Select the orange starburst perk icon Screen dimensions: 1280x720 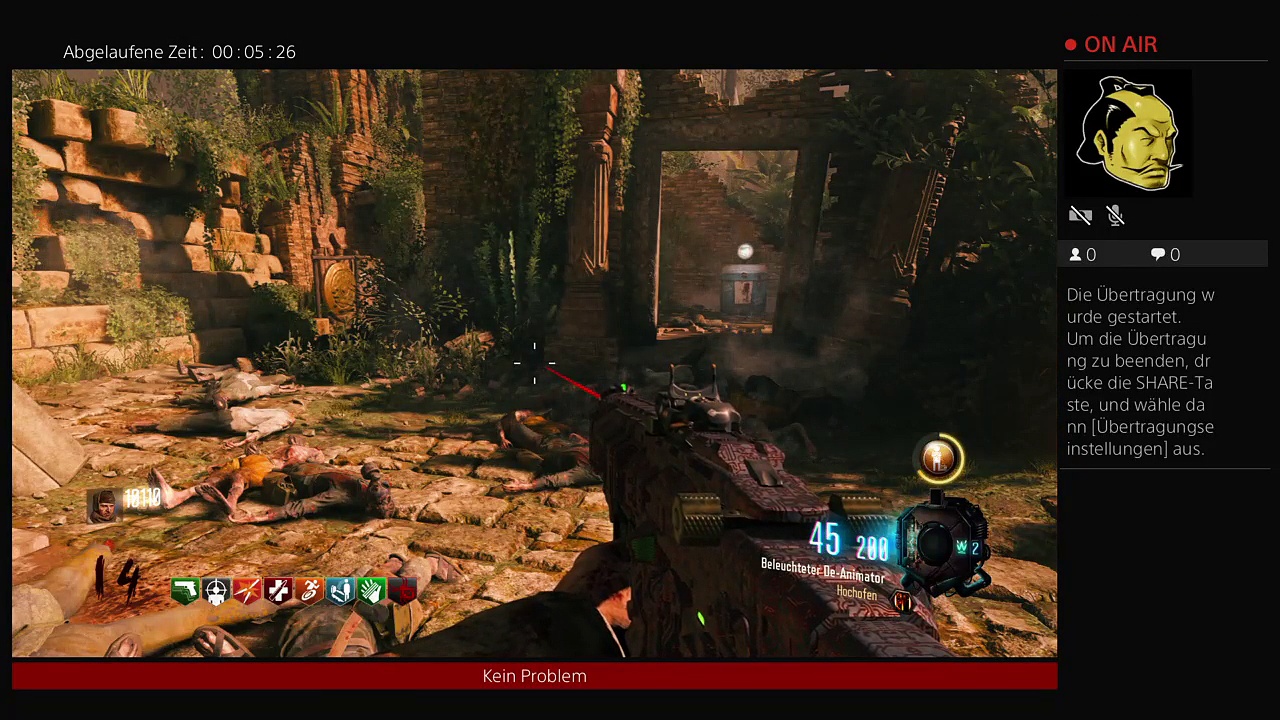[247, 591]
